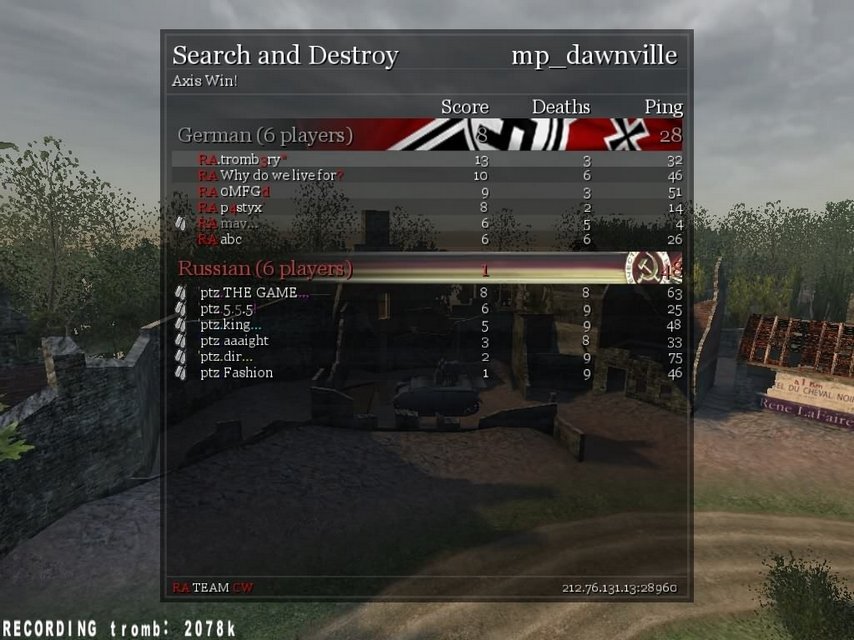Click the ptz 5.5.5 player row
This screenshot has height=640, width=854.
coord(228,309)
